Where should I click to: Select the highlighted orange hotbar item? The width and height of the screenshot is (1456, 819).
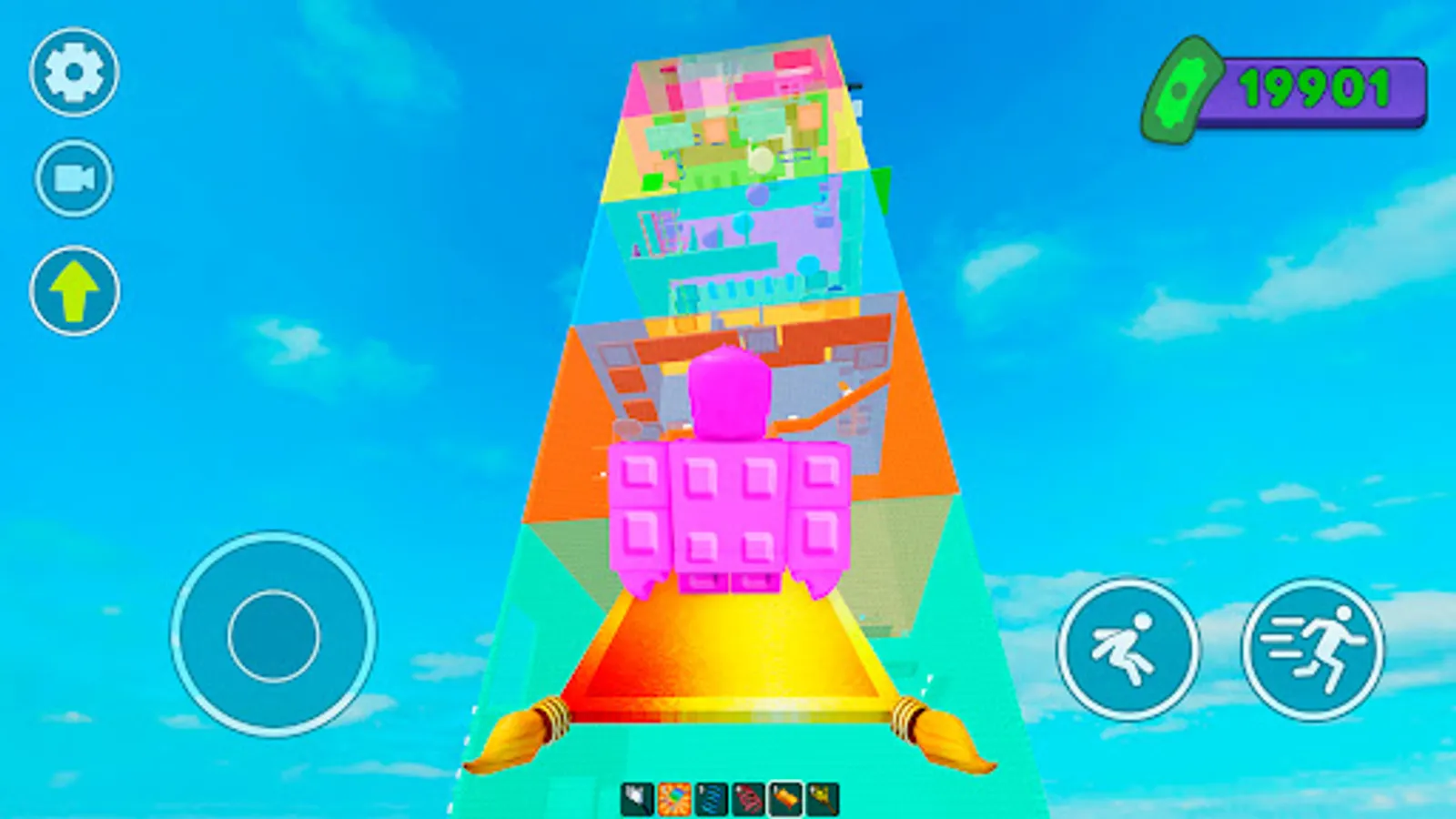(786, 797)
